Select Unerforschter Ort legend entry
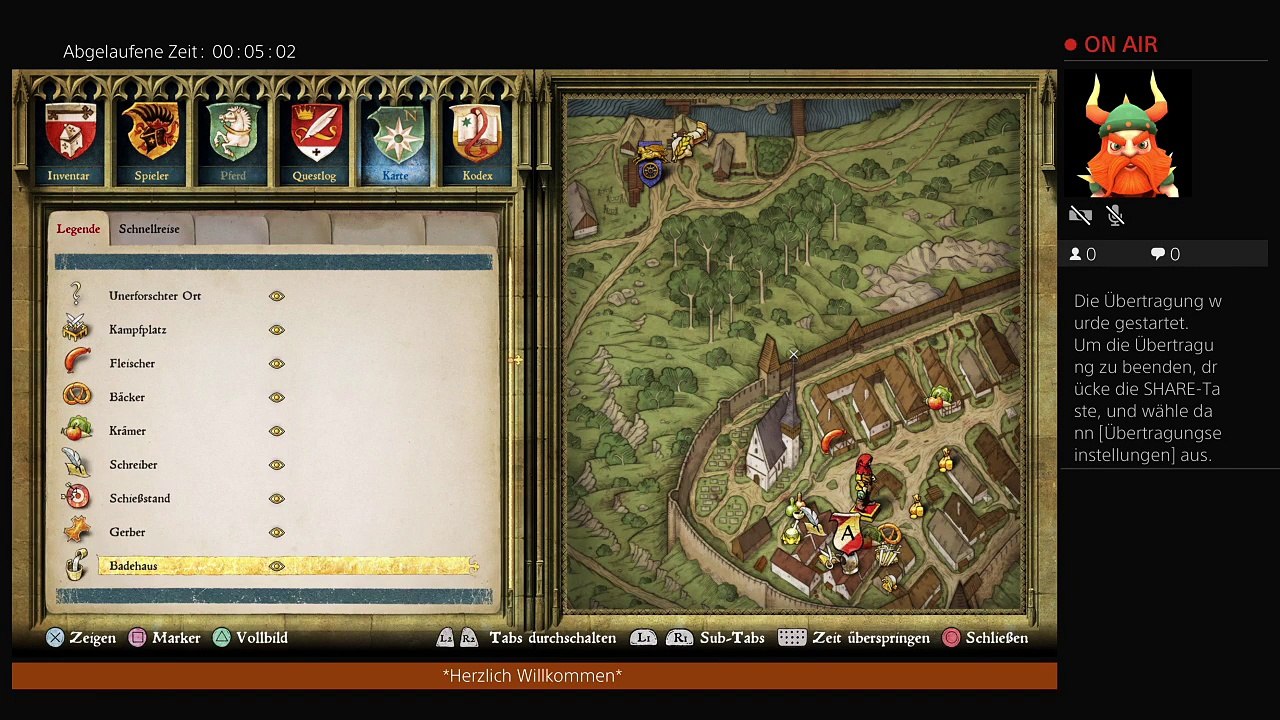 pos(155,296)
